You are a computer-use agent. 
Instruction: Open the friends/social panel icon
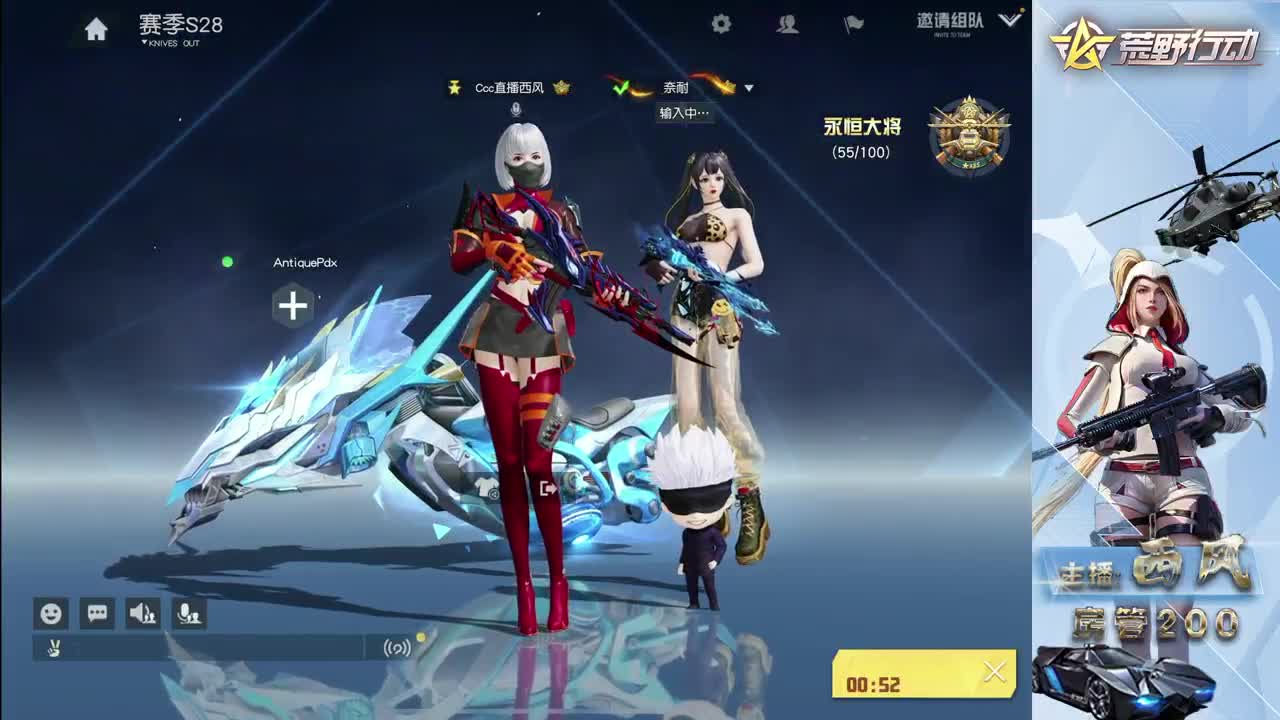(x=785, y=22)
